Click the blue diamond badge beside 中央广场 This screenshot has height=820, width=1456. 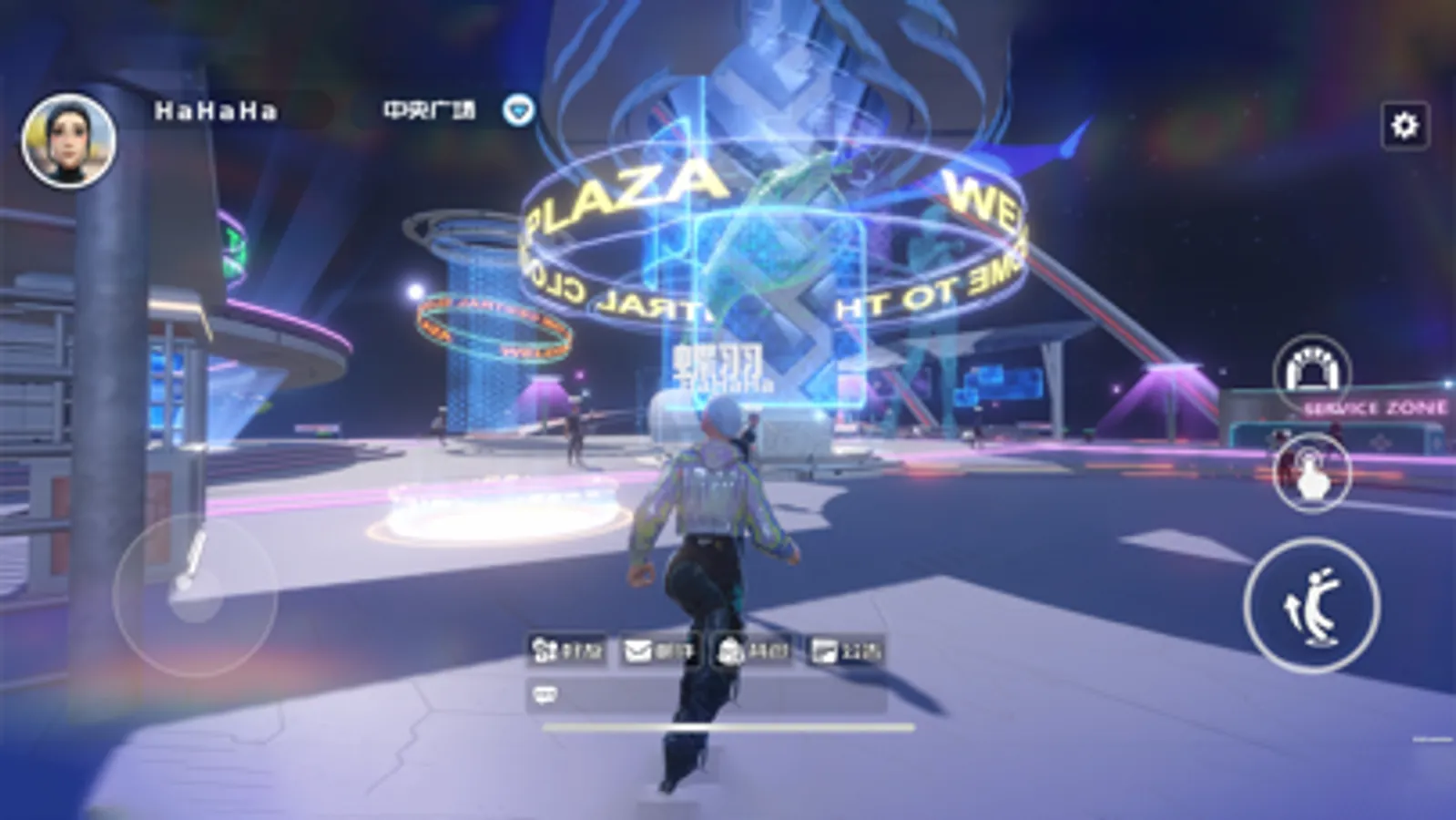519,109
